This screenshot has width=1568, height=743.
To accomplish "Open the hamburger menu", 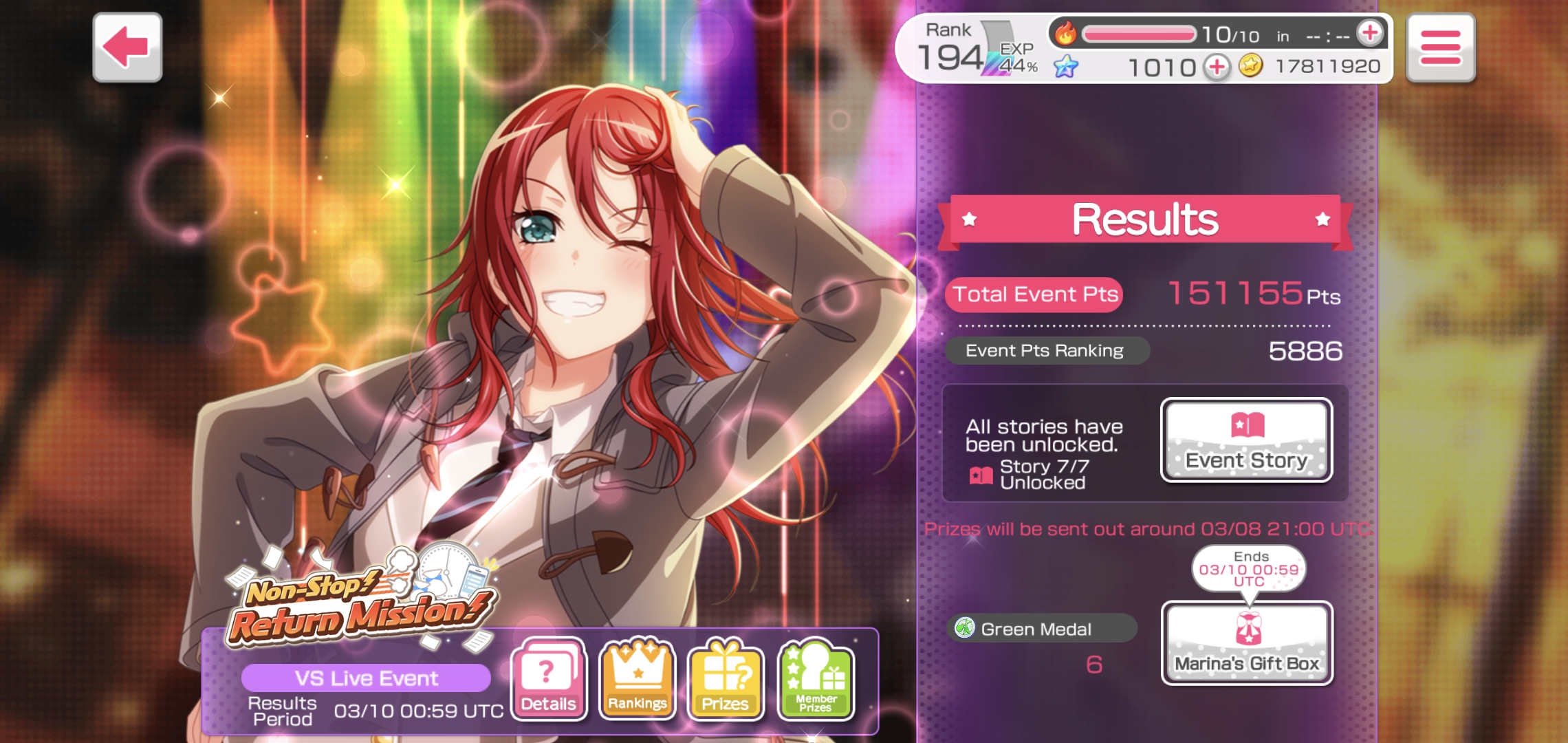I will click(1440, 47).
